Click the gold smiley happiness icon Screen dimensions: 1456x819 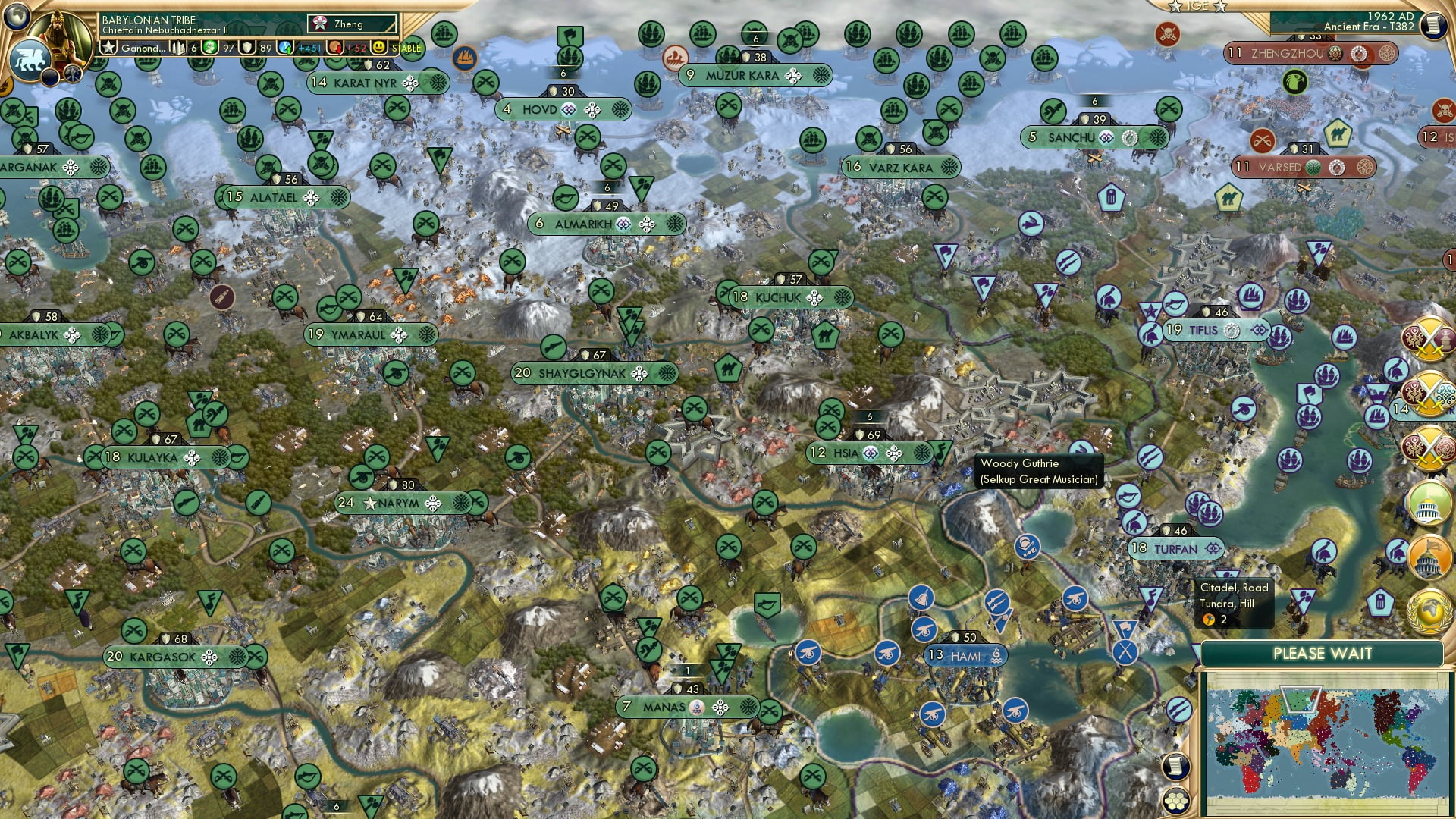point(379,48)
